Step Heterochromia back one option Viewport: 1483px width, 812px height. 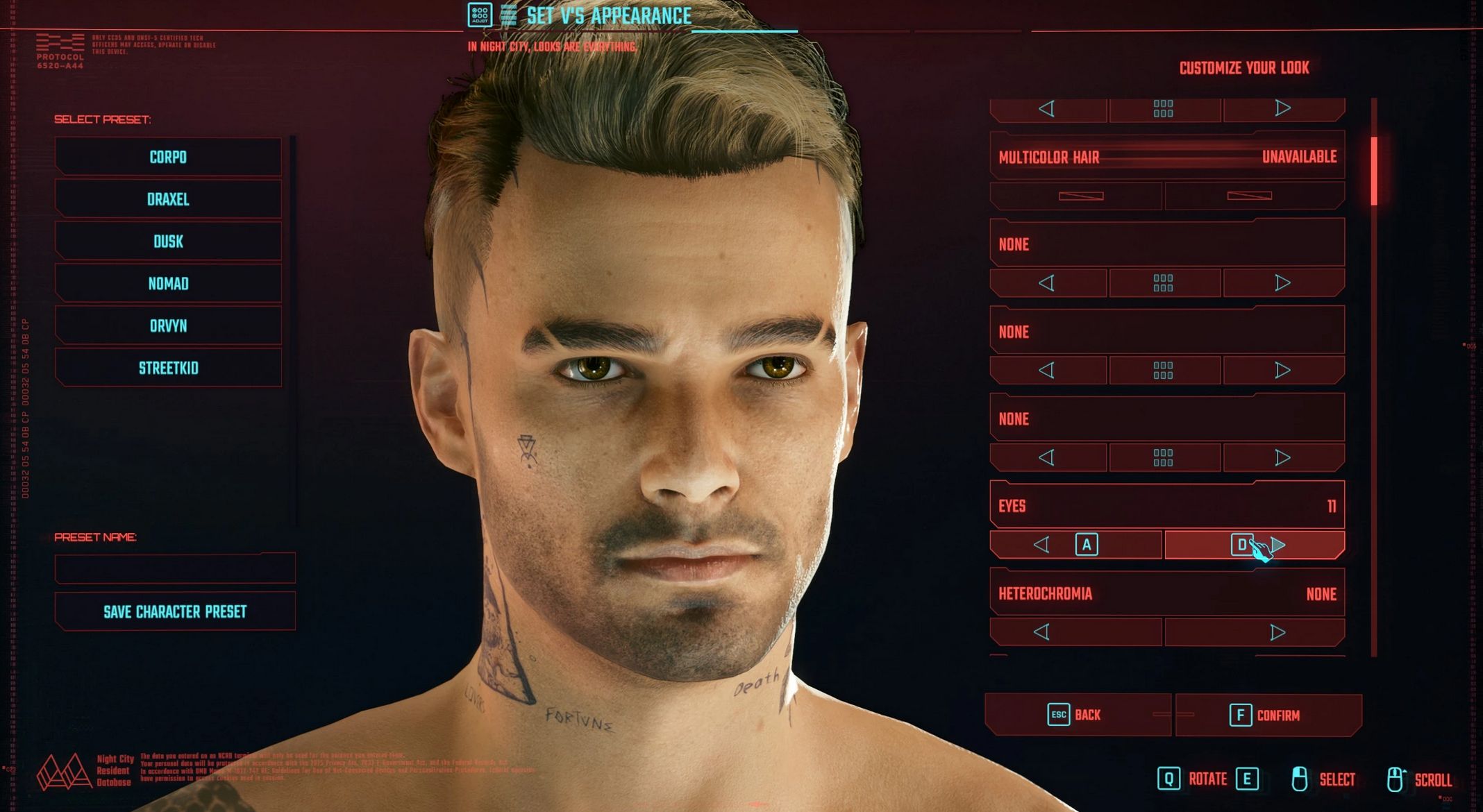click(x=1075, y=632)
